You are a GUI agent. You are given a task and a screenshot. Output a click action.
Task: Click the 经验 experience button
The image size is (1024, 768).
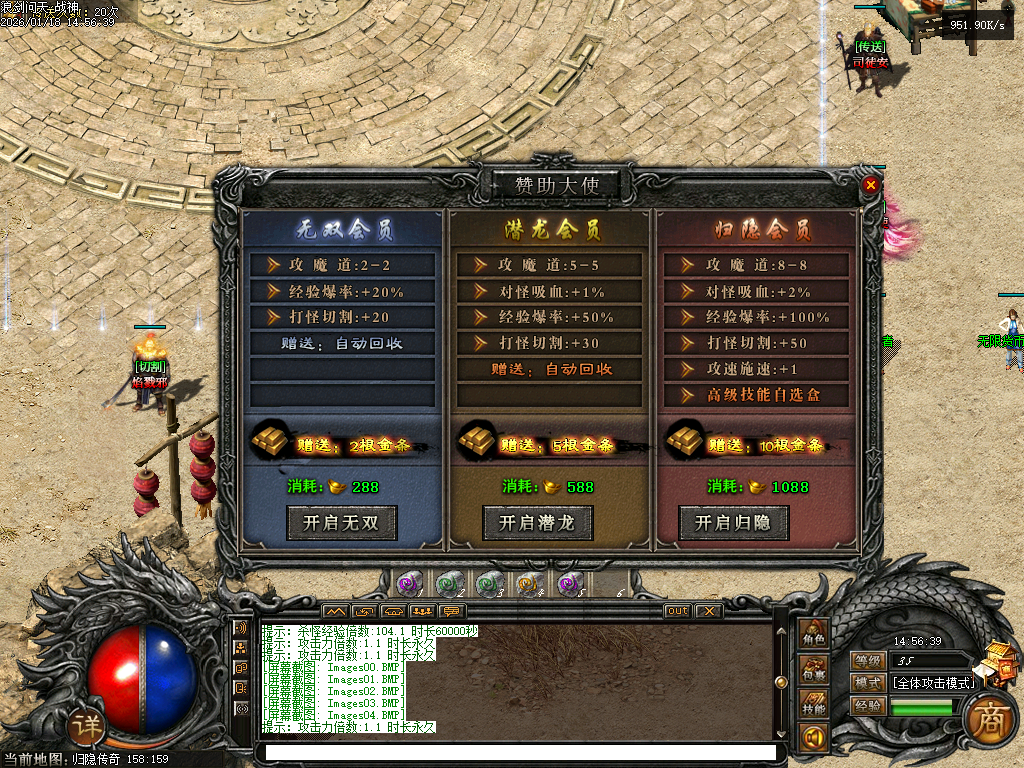(868, 706)
